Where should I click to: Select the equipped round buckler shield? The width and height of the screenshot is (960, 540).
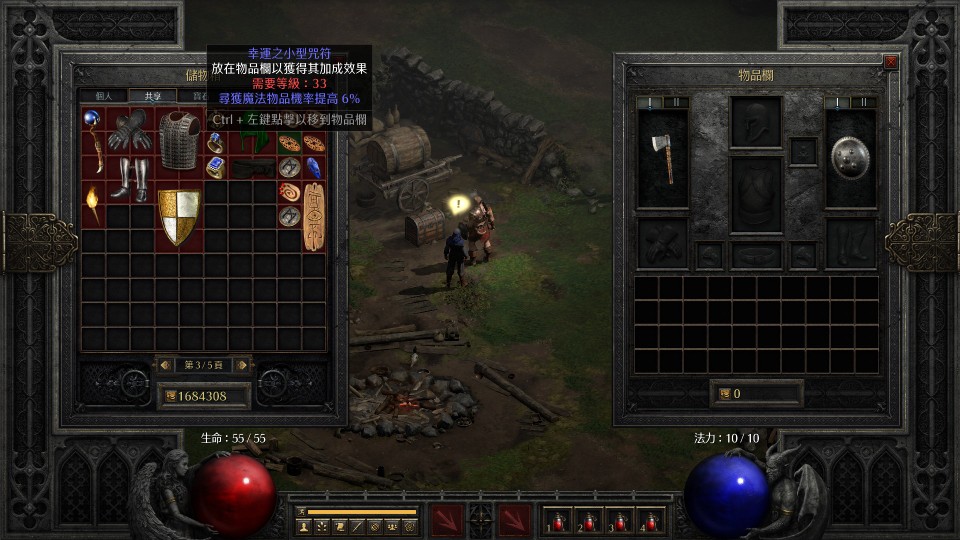pyautogui.click(x=850, y=159)
